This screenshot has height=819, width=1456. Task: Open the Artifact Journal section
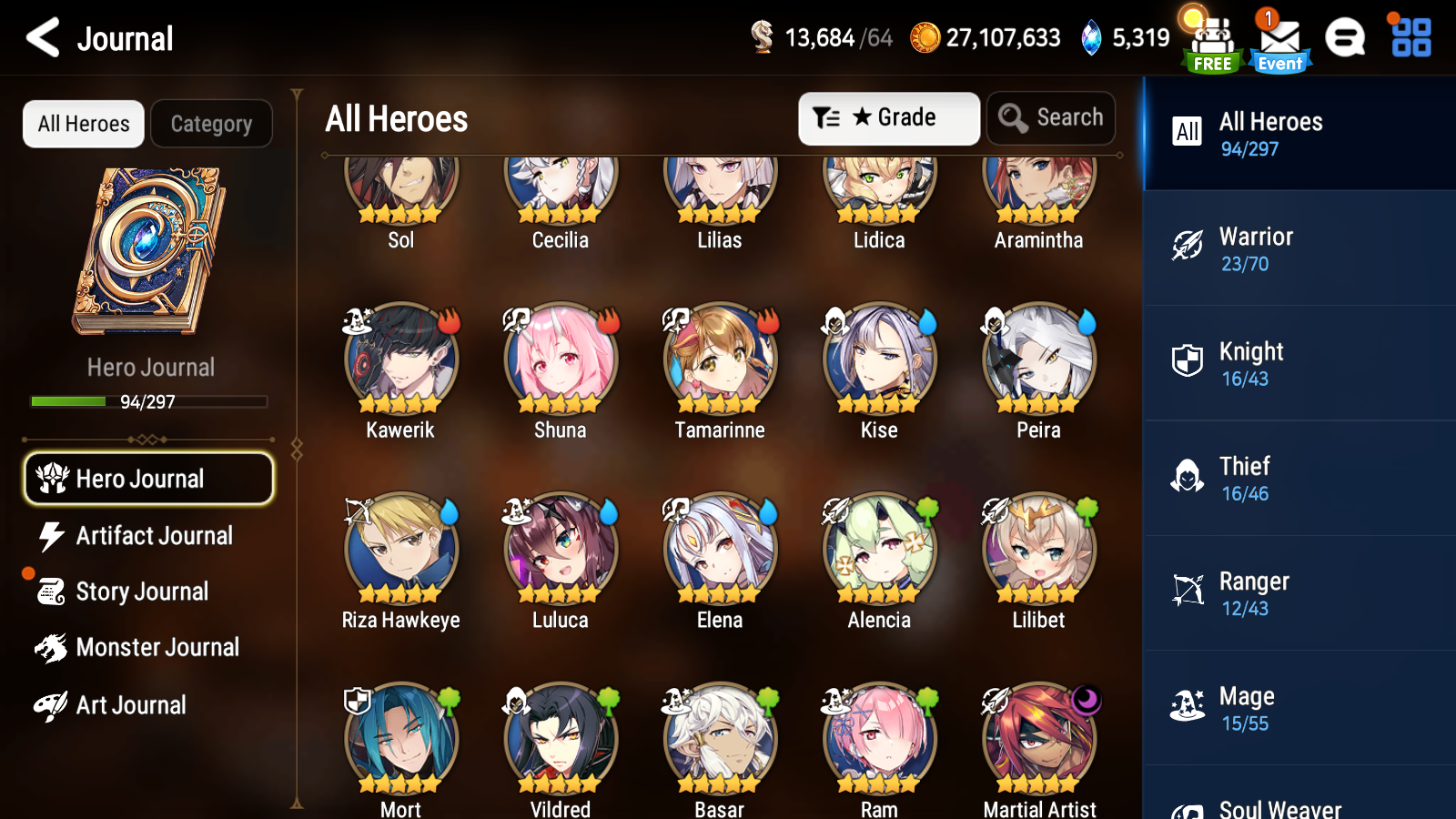pos(155,536)
